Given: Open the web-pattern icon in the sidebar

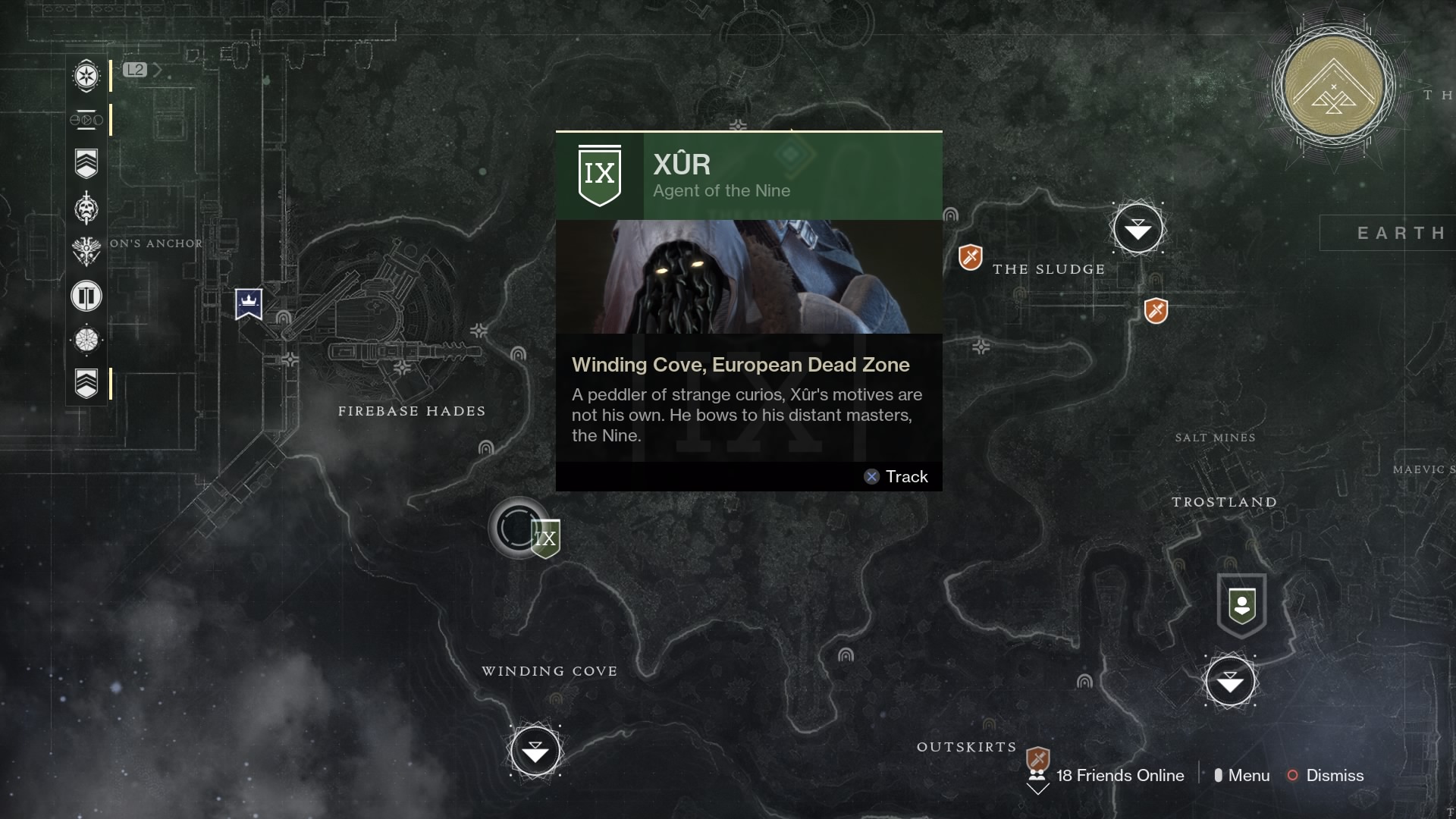Looking at the screenshot, I should click(86, 340).
